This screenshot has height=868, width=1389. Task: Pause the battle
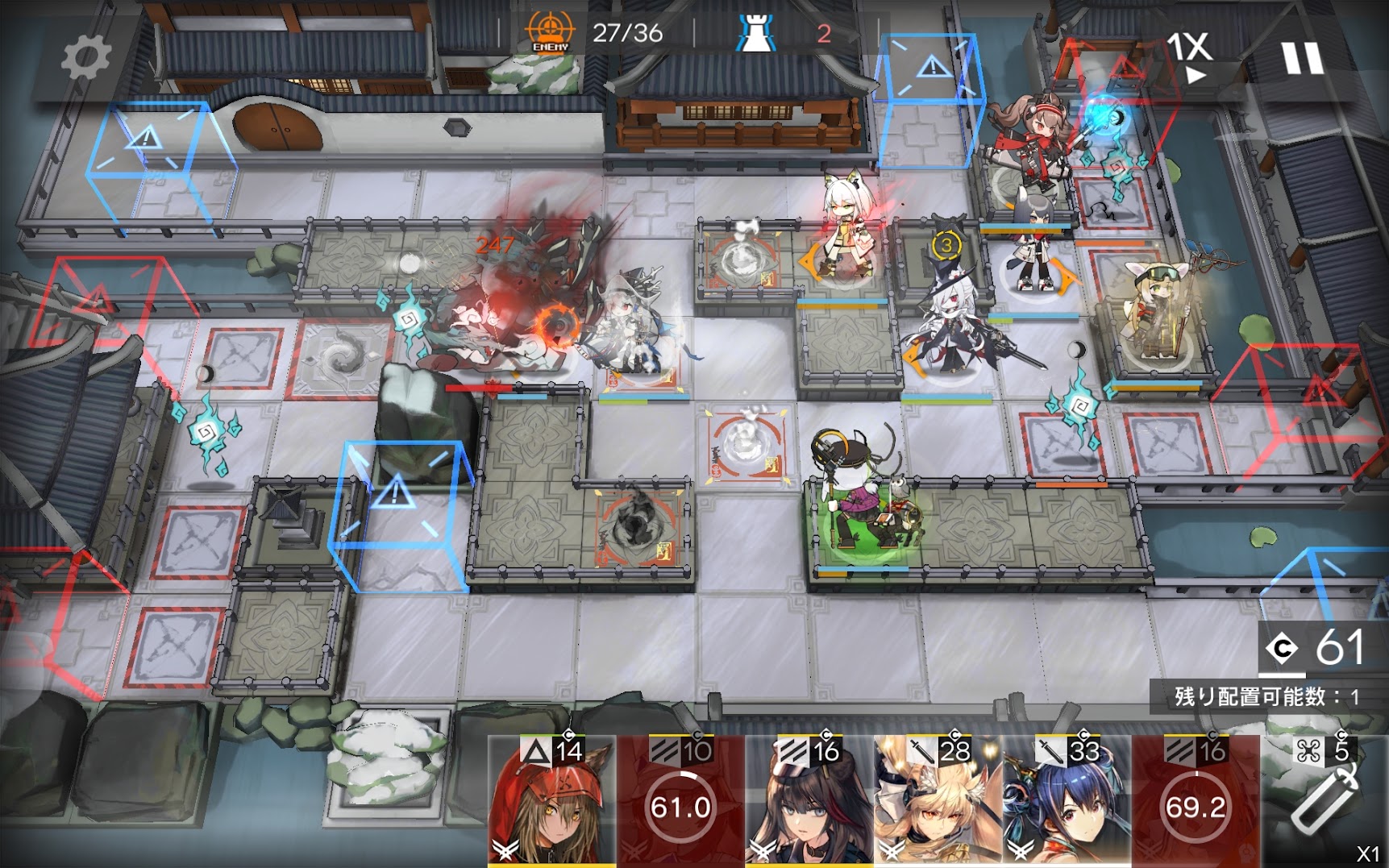[x=1302, y=58]
